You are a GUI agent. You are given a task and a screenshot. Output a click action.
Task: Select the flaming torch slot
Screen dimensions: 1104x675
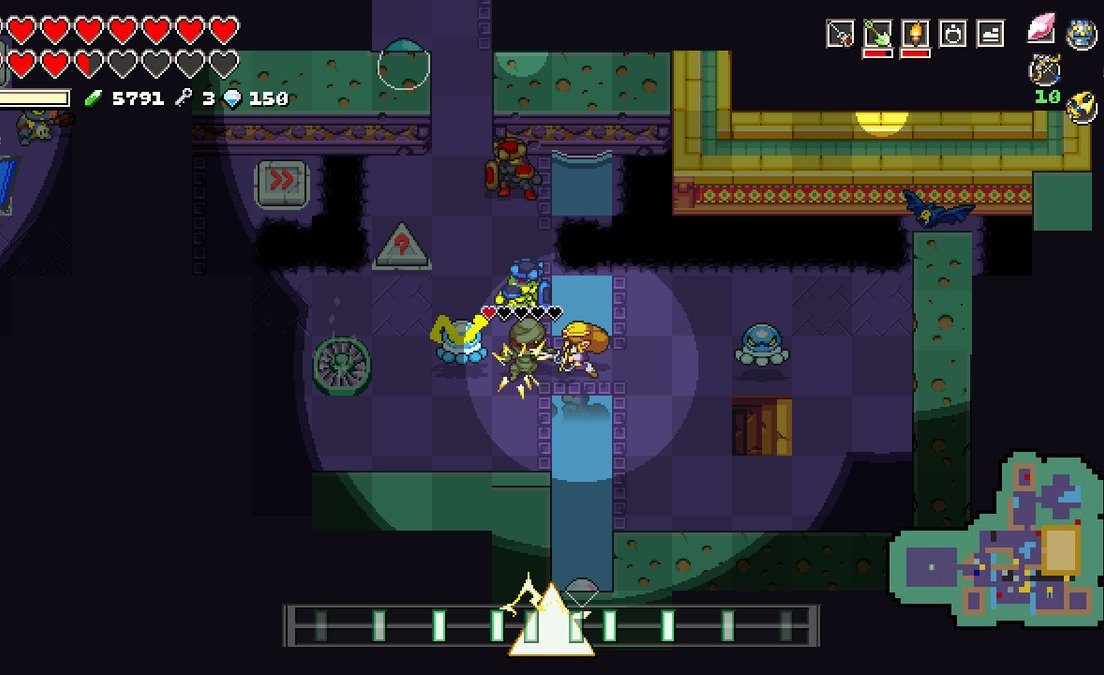point(915,33)
